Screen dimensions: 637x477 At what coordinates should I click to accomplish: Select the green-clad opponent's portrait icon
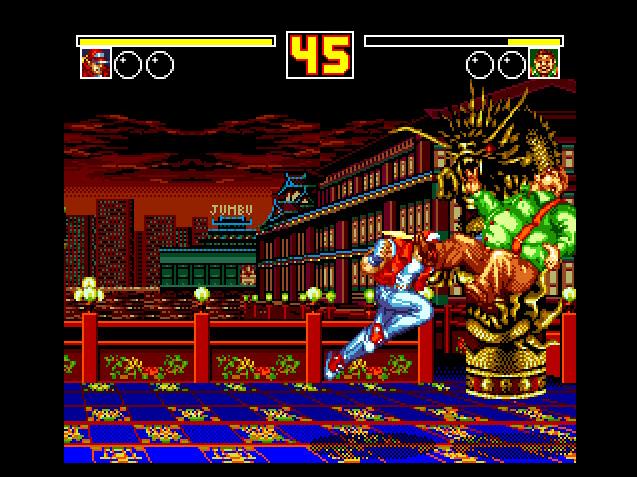[544, 64]
